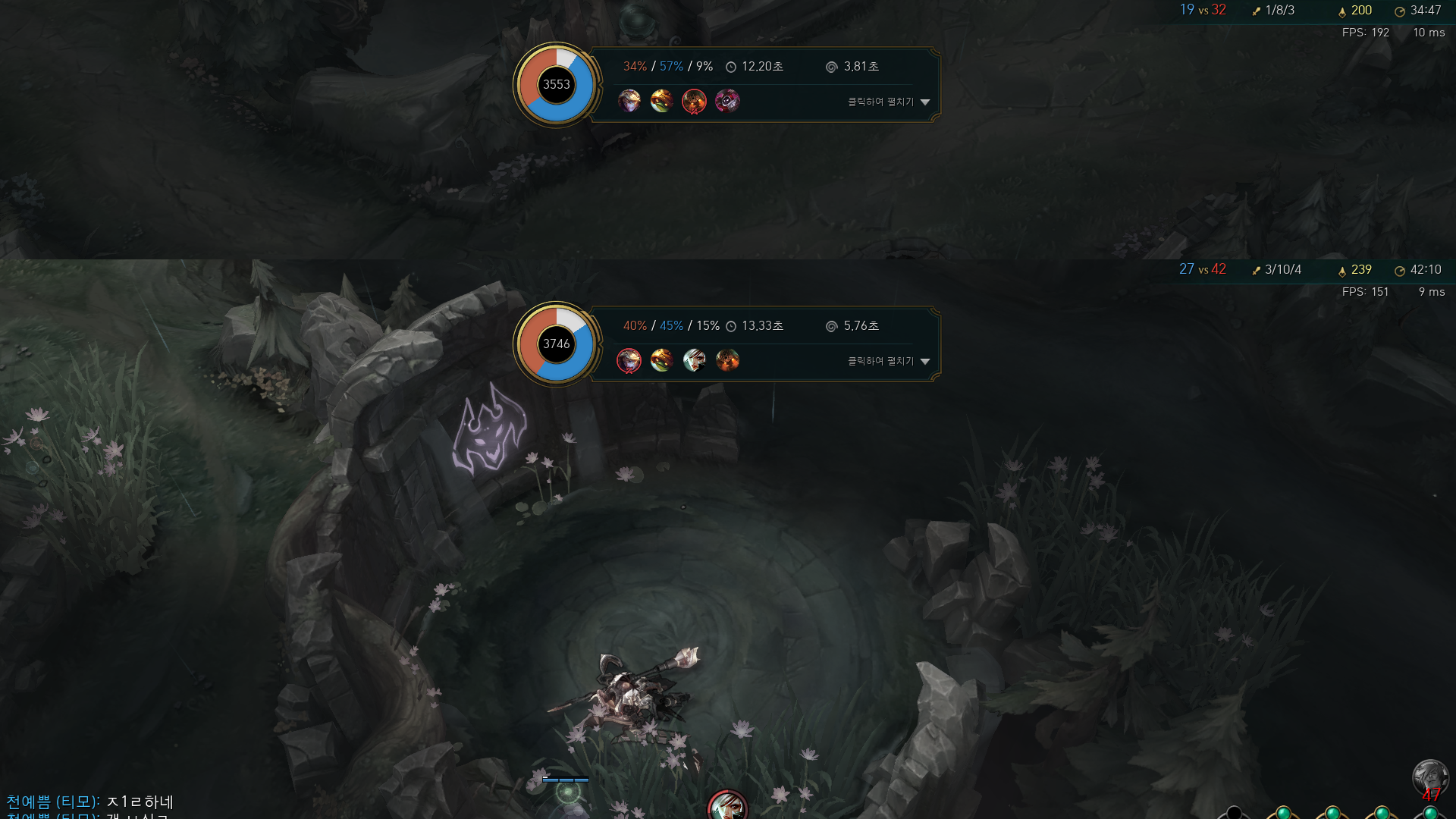The image size is (1456, 819).
Task: Click the 3746 damage donut chart
Action: coord(556,344)
